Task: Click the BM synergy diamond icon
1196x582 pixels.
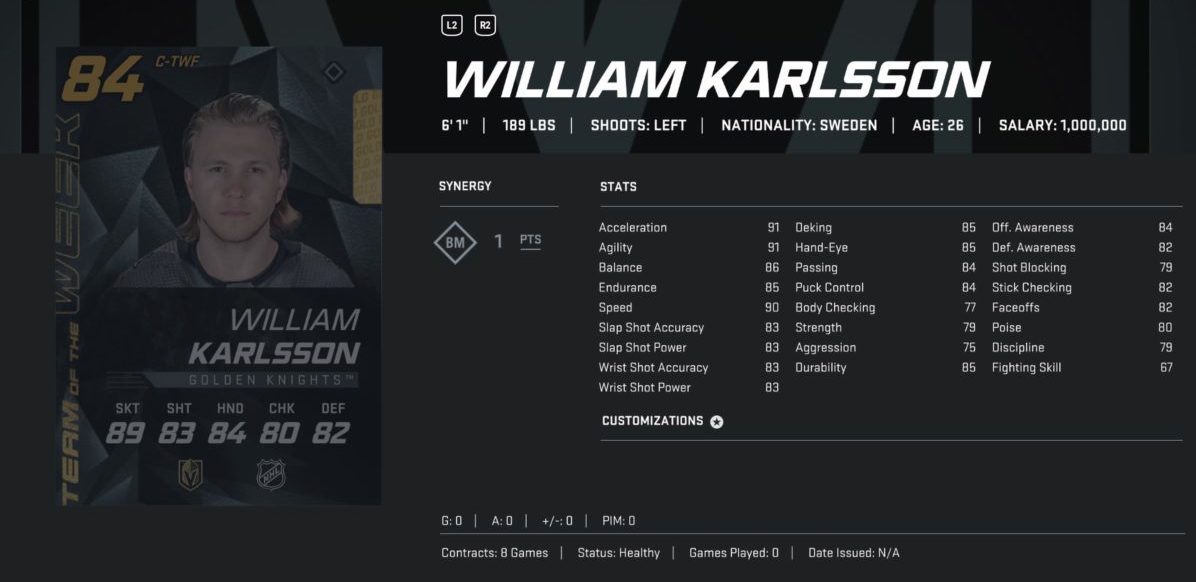Action: 455,242
